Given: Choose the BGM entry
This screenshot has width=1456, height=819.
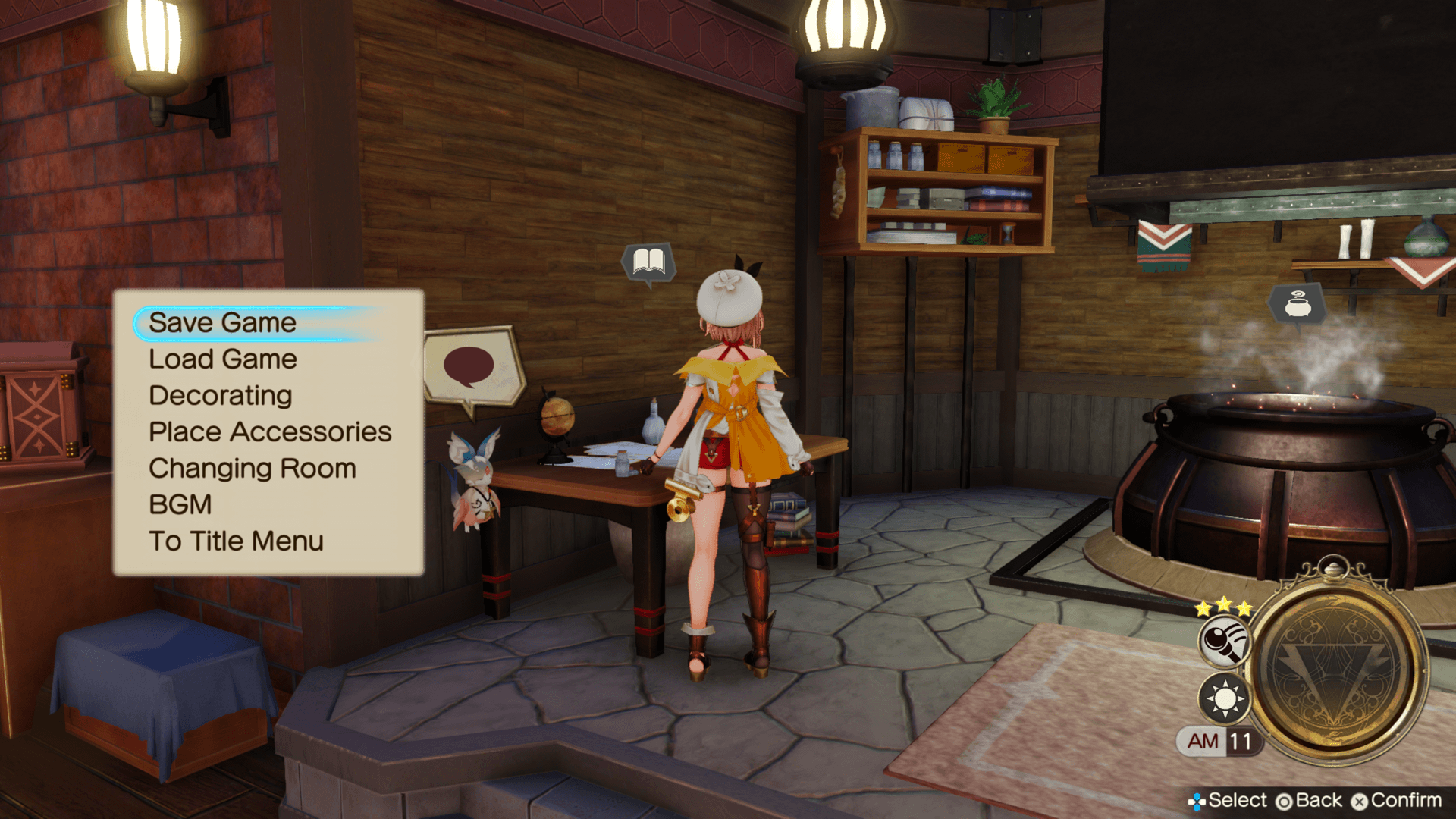Looking at the screenshot, I should (x=180, y=505).
